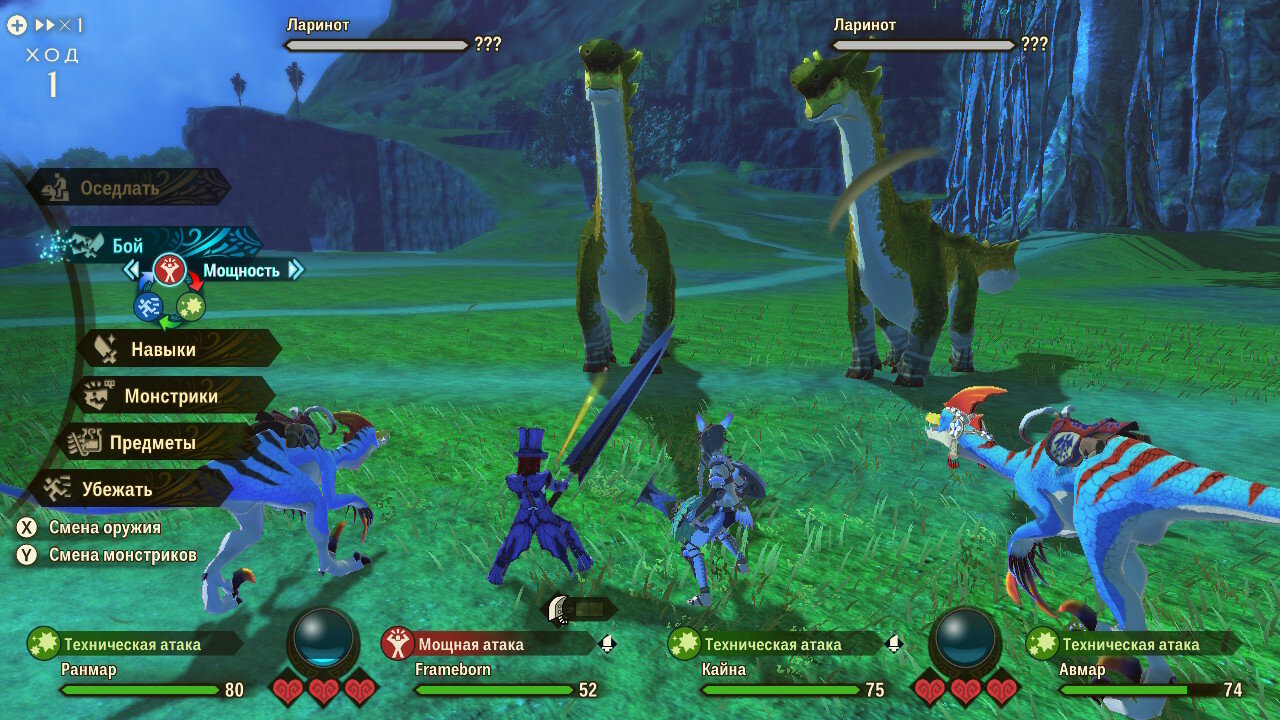Pick the blue speed attack icon

(148, 307)
